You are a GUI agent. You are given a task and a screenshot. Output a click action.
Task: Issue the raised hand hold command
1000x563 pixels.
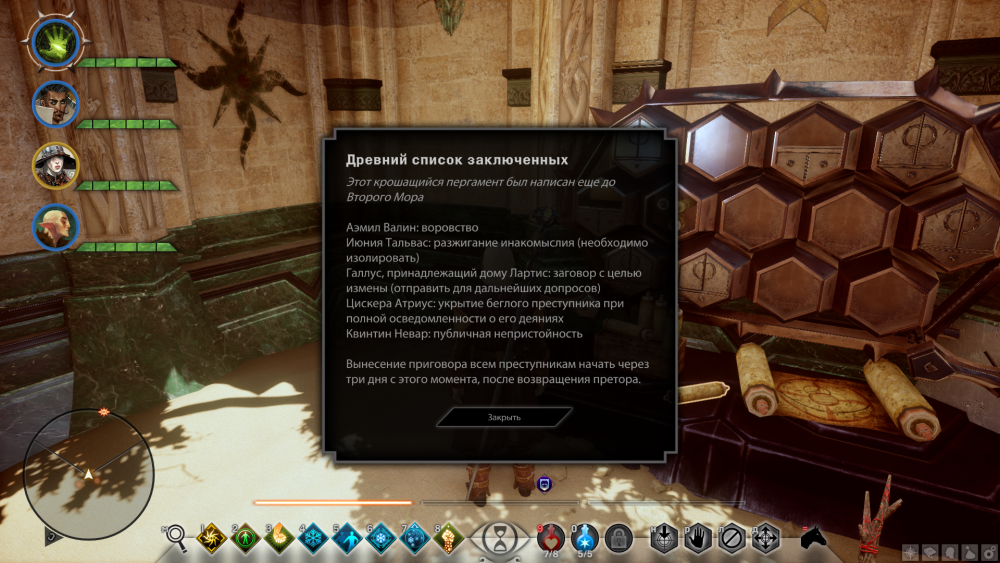(x=698, y=538)
